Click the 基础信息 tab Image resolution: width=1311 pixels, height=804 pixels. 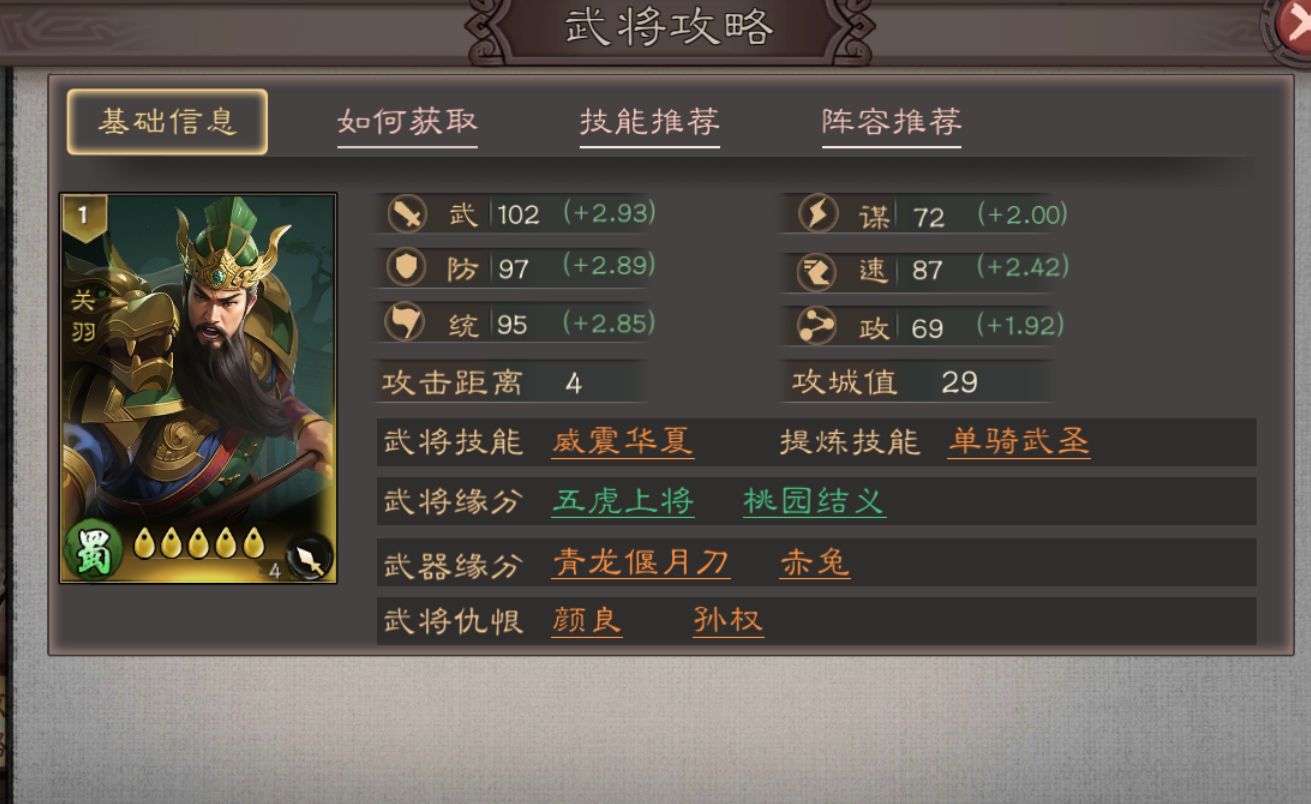click(x=166, y=120)
